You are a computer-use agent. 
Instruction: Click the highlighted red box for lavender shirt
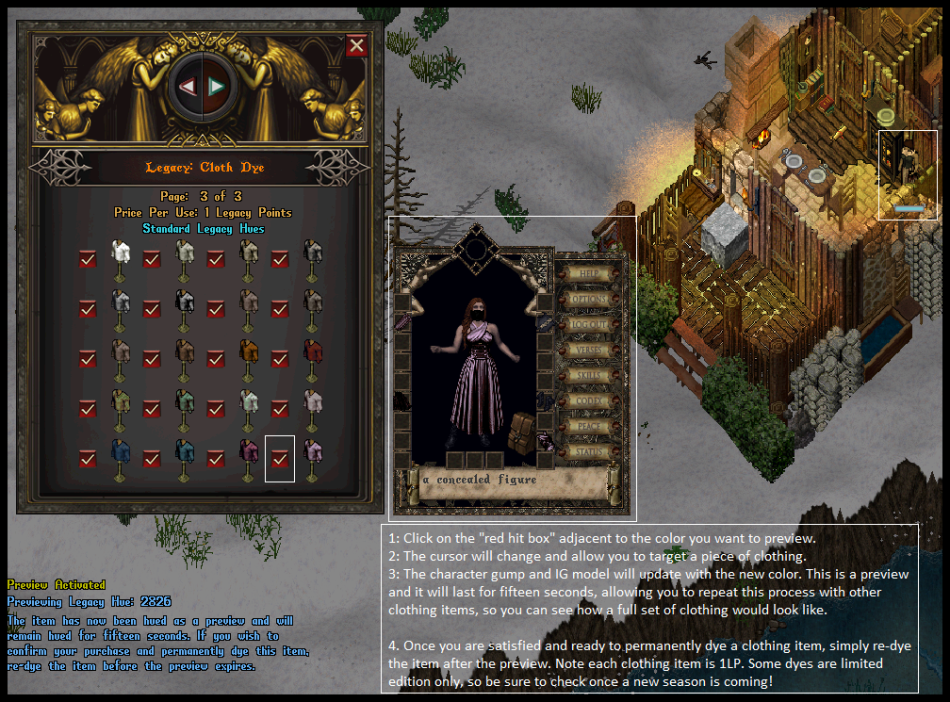point(280,458)
